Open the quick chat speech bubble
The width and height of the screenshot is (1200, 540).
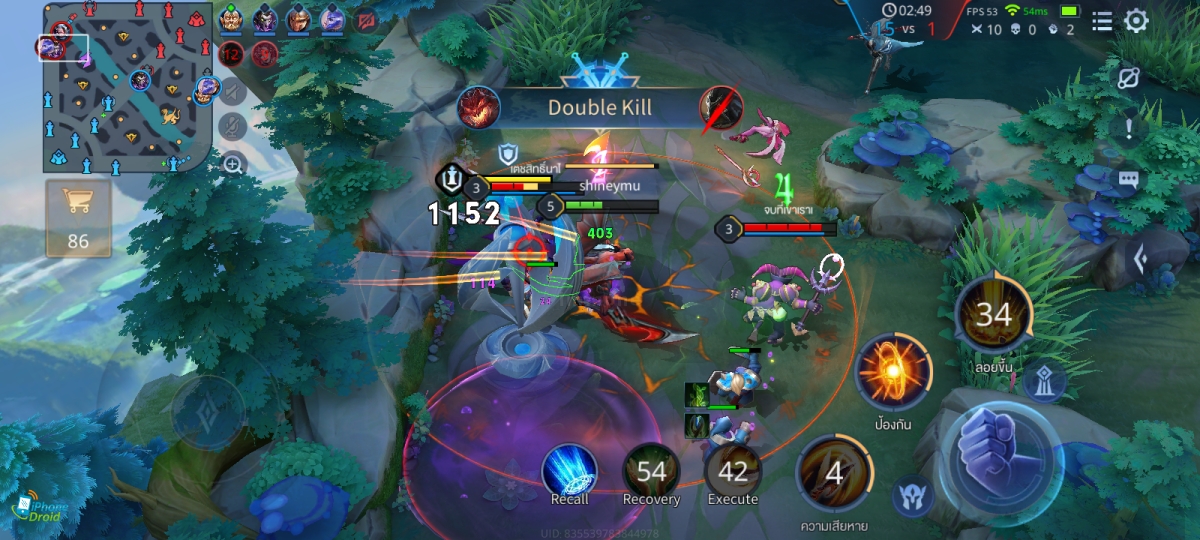[1129, 180]
